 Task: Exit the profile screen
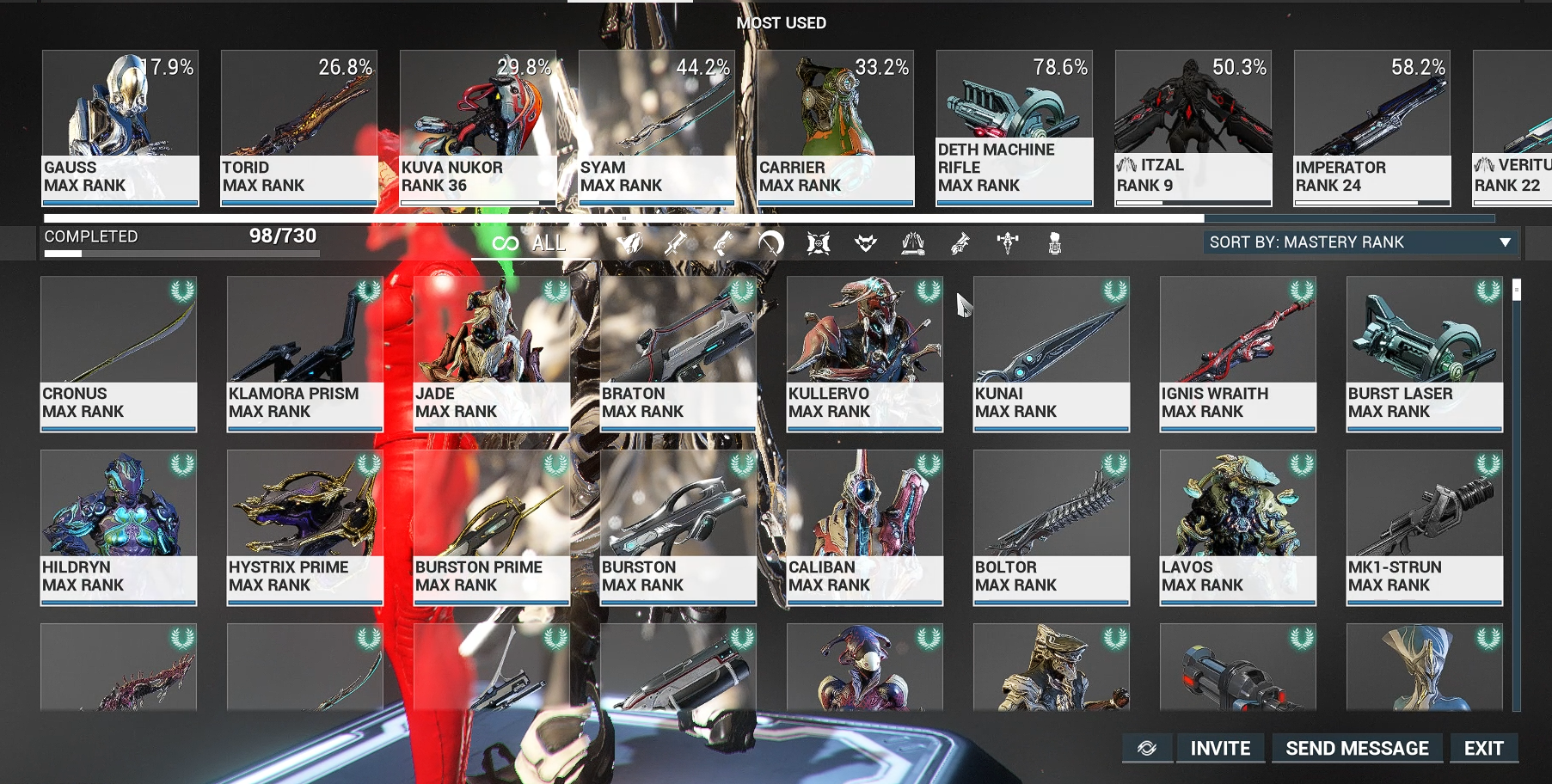[1483, 749]
